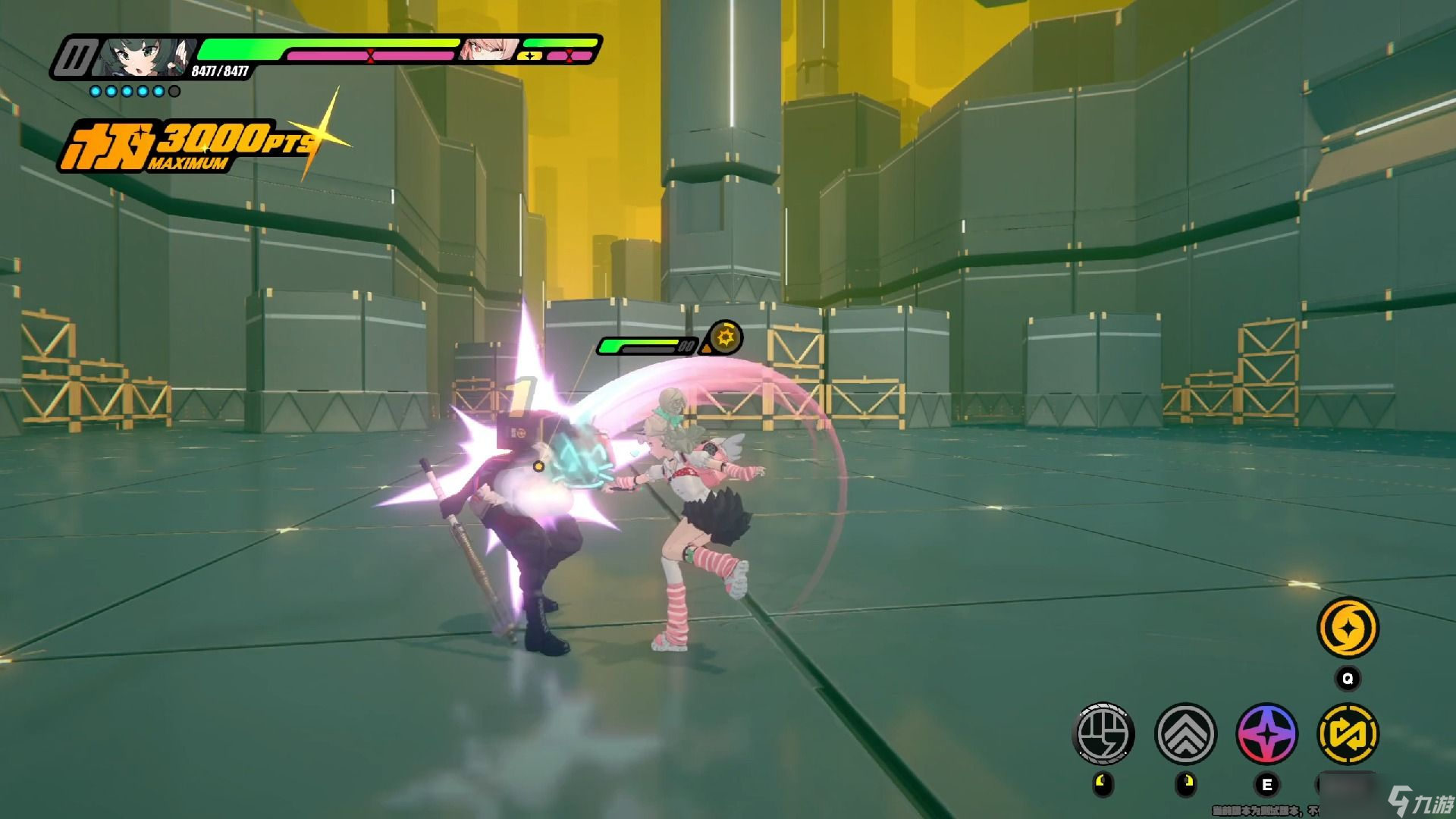The width and height of the screenshot is (1456, 819).
Task: Trigger the chevron dodge ability
Action: coord(1185,733)
